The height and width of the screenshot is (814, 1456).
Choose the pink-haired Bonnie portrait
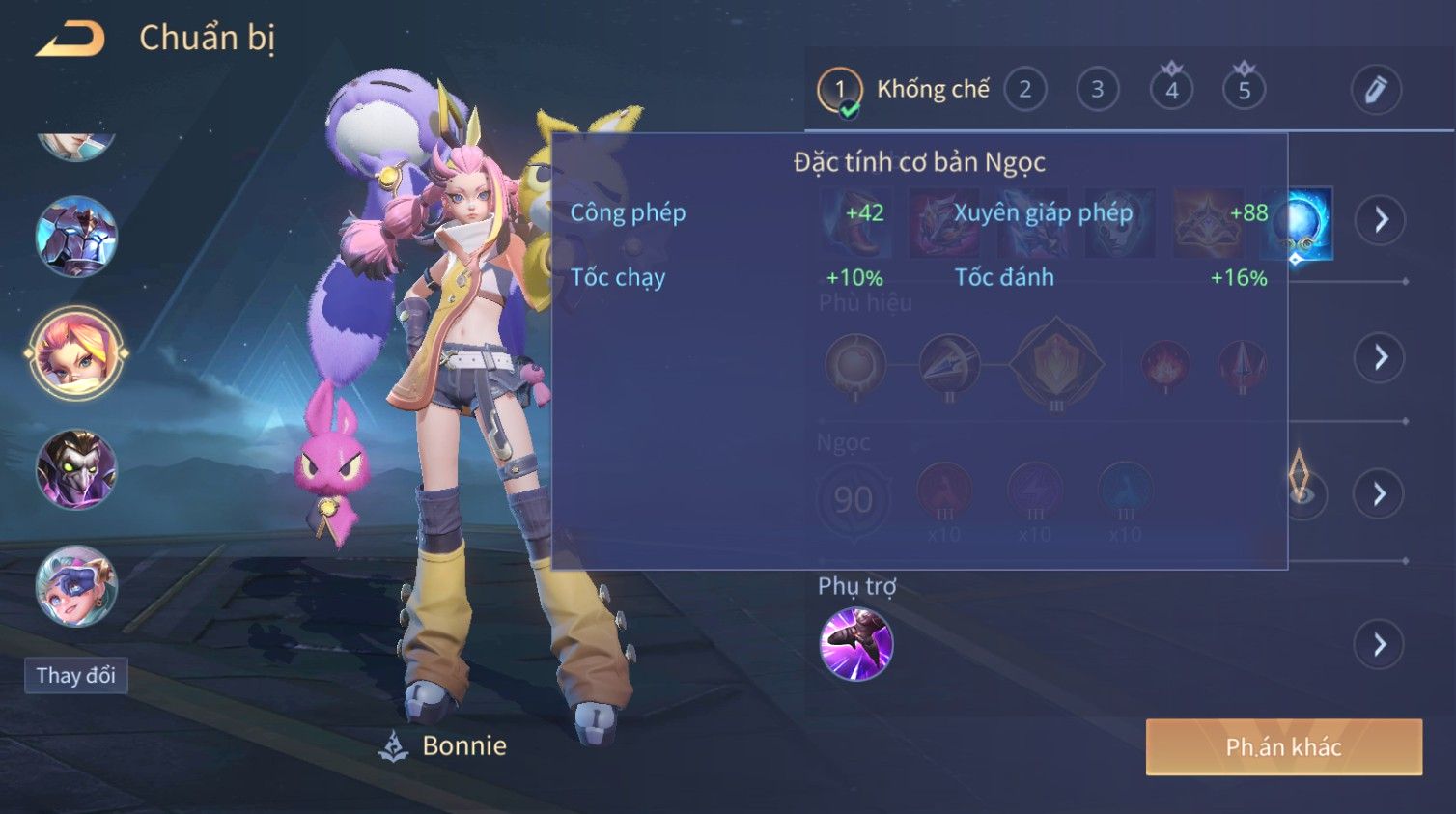click(x=76, y=353)
